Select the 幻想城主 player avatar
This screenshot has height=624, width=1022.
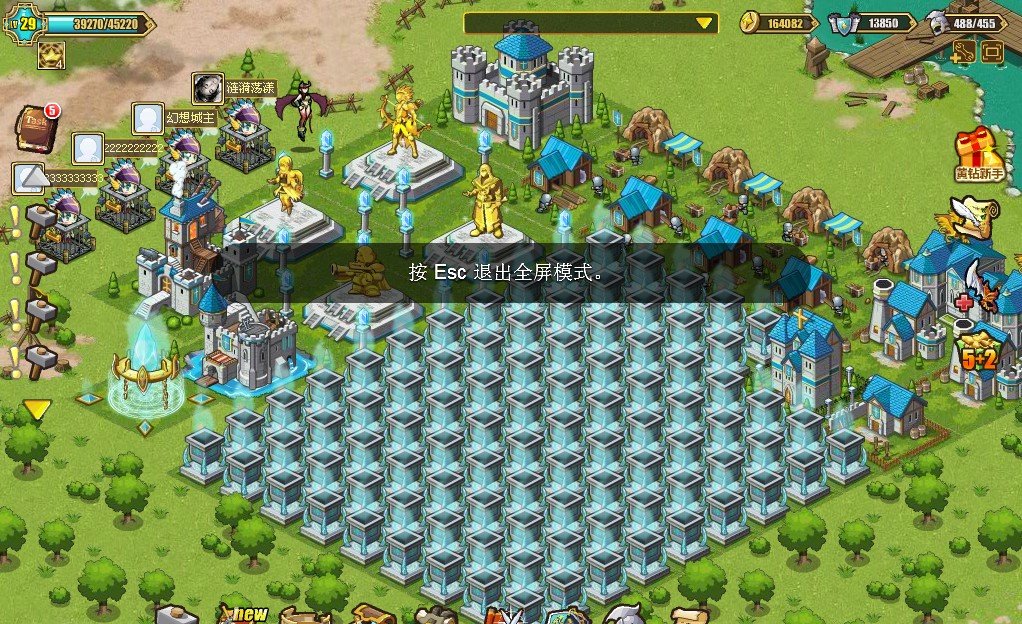pos(148,118)
